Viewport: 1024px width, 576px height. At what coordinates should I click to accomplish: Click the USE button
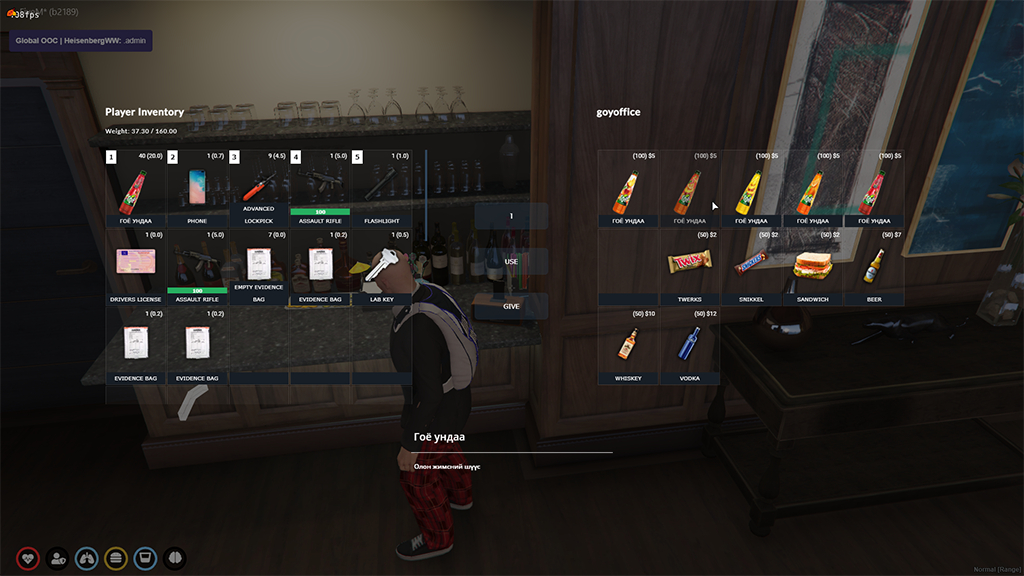pyautogui.click(x=511, y=261)
